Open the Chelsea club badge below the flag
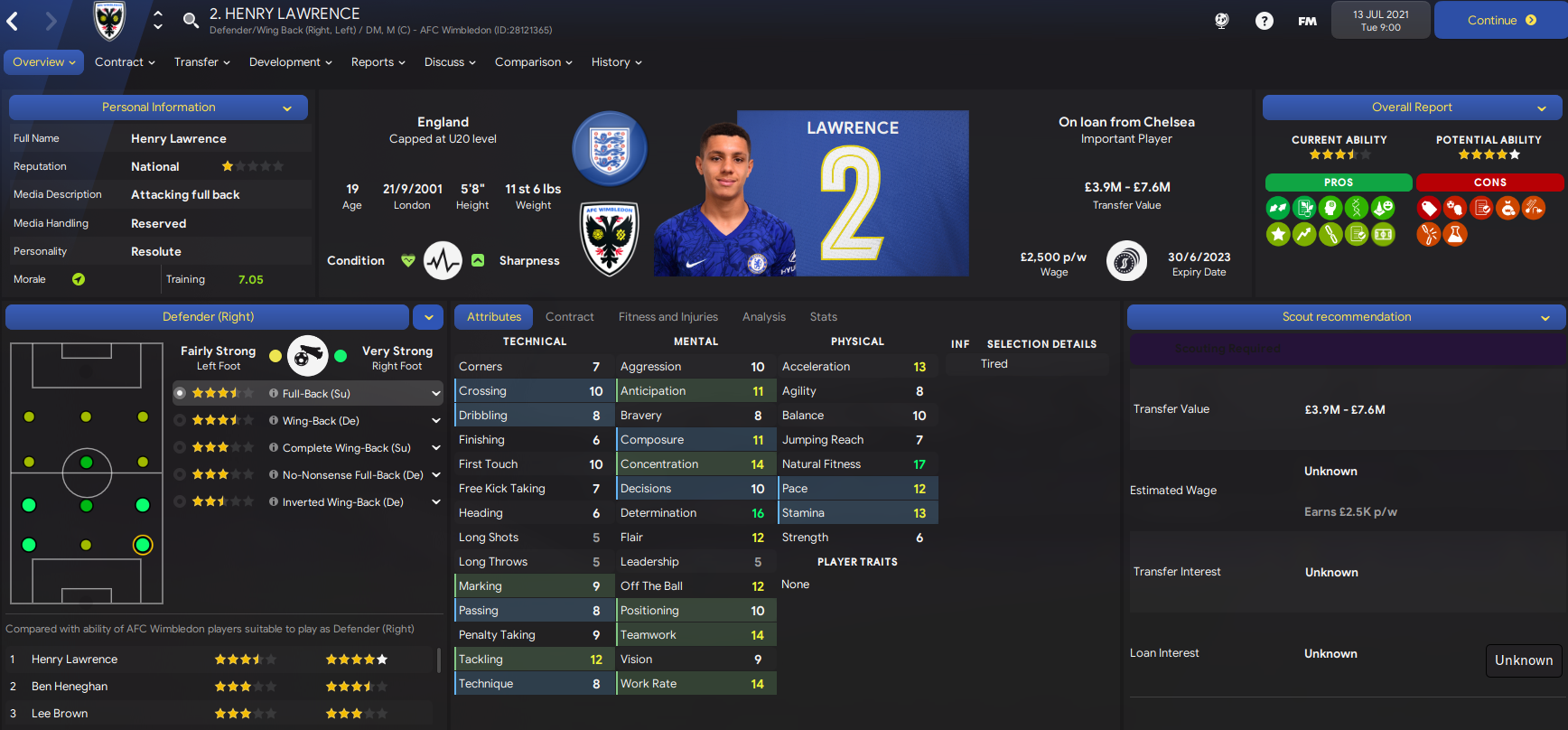Image resolution: width=1568 pixels, height=730 pixels. tap(610, 239)
